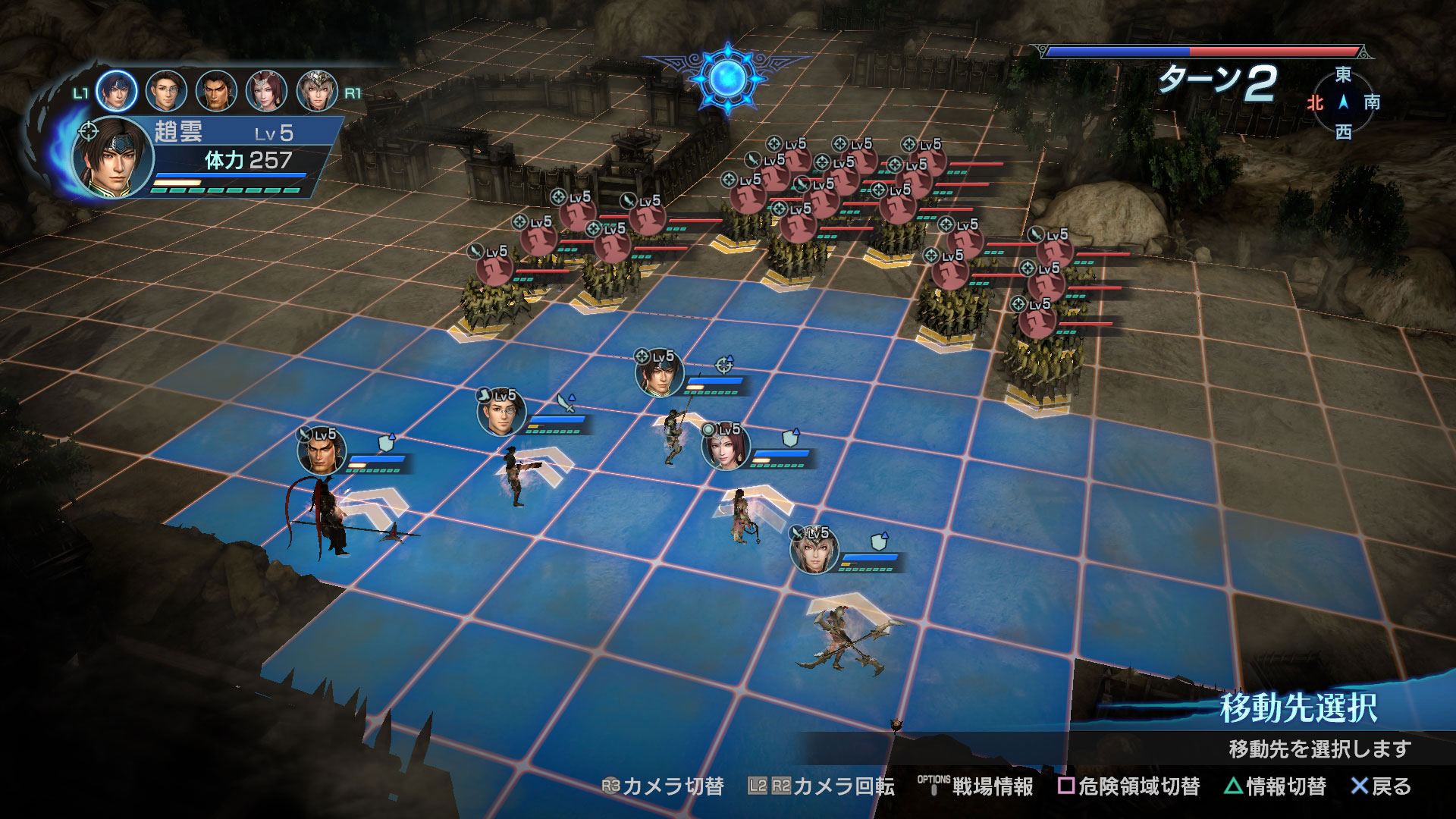This screenshot has height=819, width=1456.
Task: Select Zhao Yun's unit marker on the battlefield
Action: [x=659, y=374]
